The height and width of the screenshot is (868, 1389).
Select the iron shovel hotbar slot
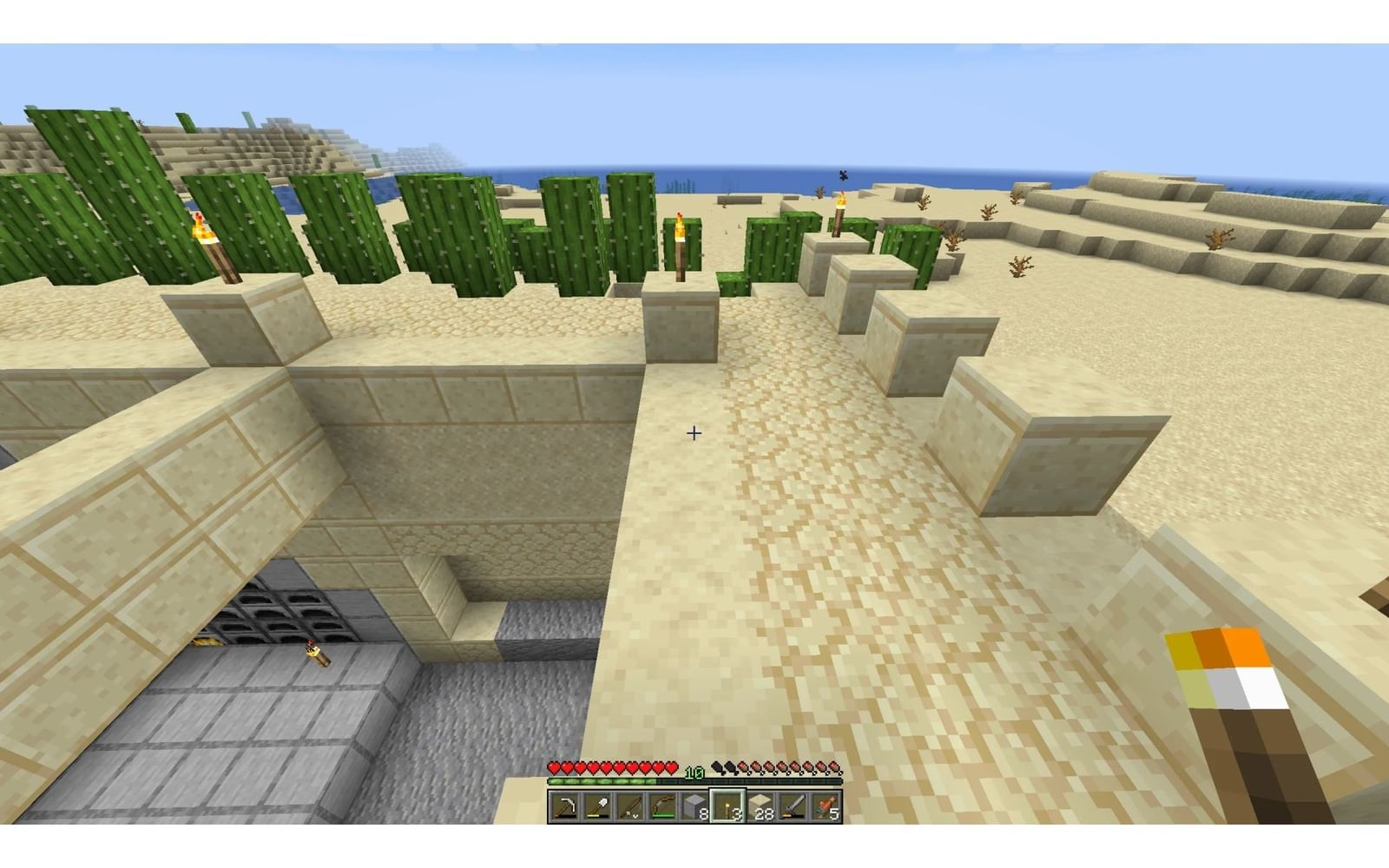coord(596,806)
